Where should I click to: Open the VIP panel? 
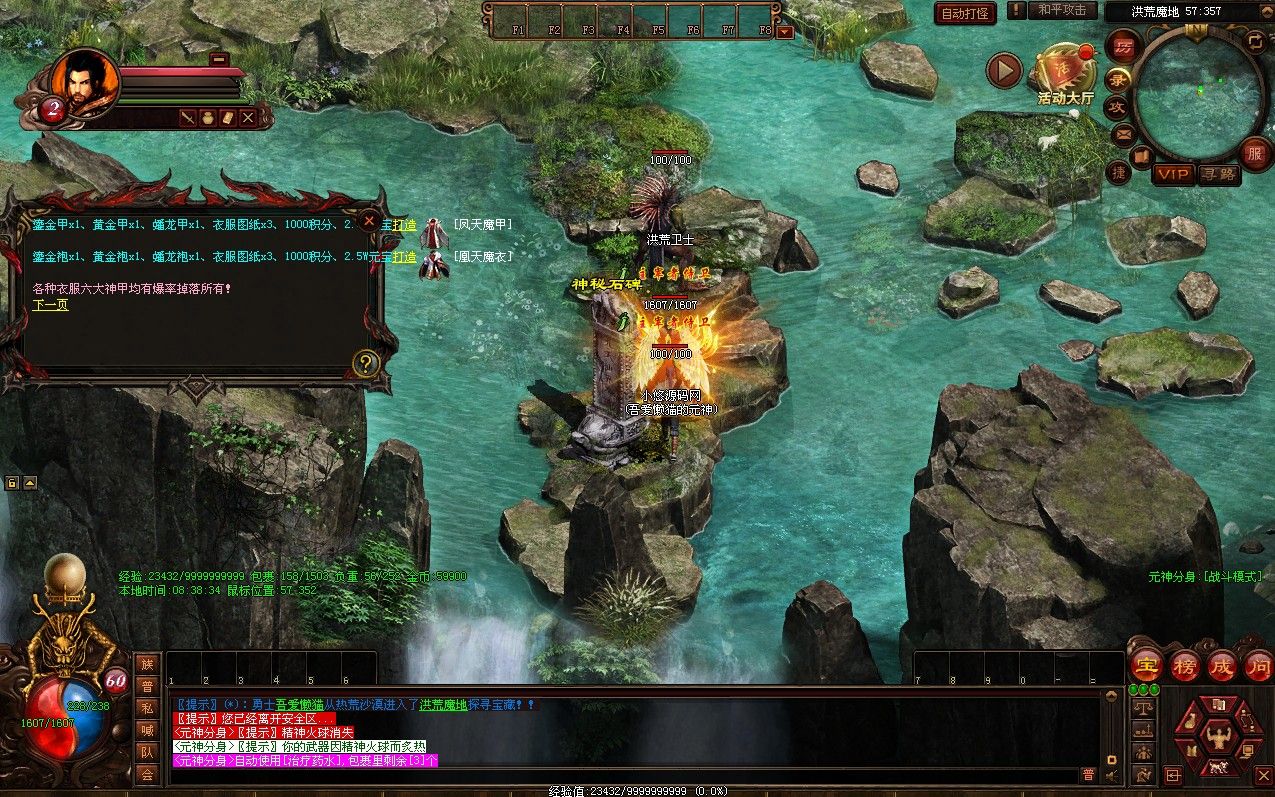pyautogui.click(x=1173, y=175)
